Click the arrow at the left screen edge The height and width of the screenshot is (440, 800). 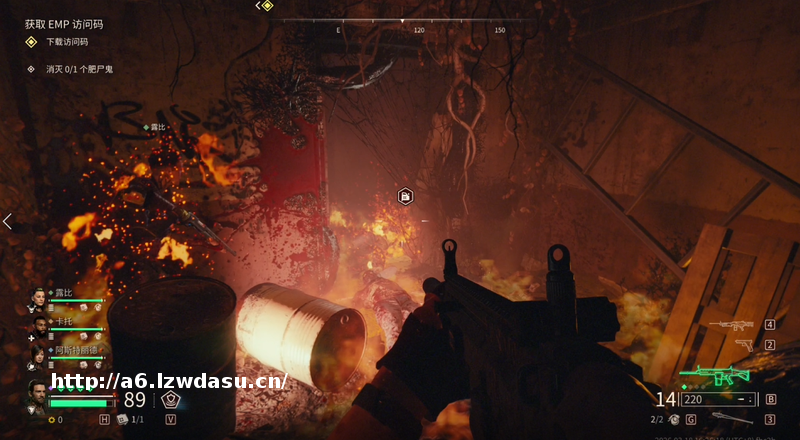[7, 221]
